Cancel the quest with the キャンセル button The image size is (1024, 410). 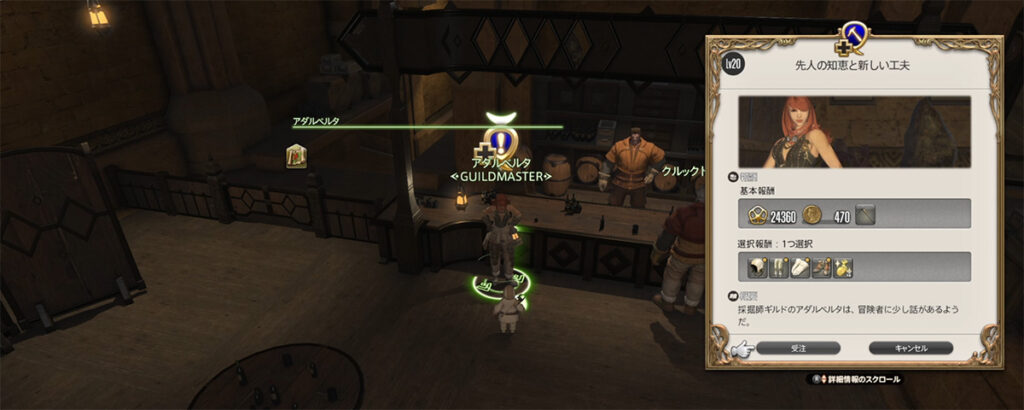pos(910,348)
